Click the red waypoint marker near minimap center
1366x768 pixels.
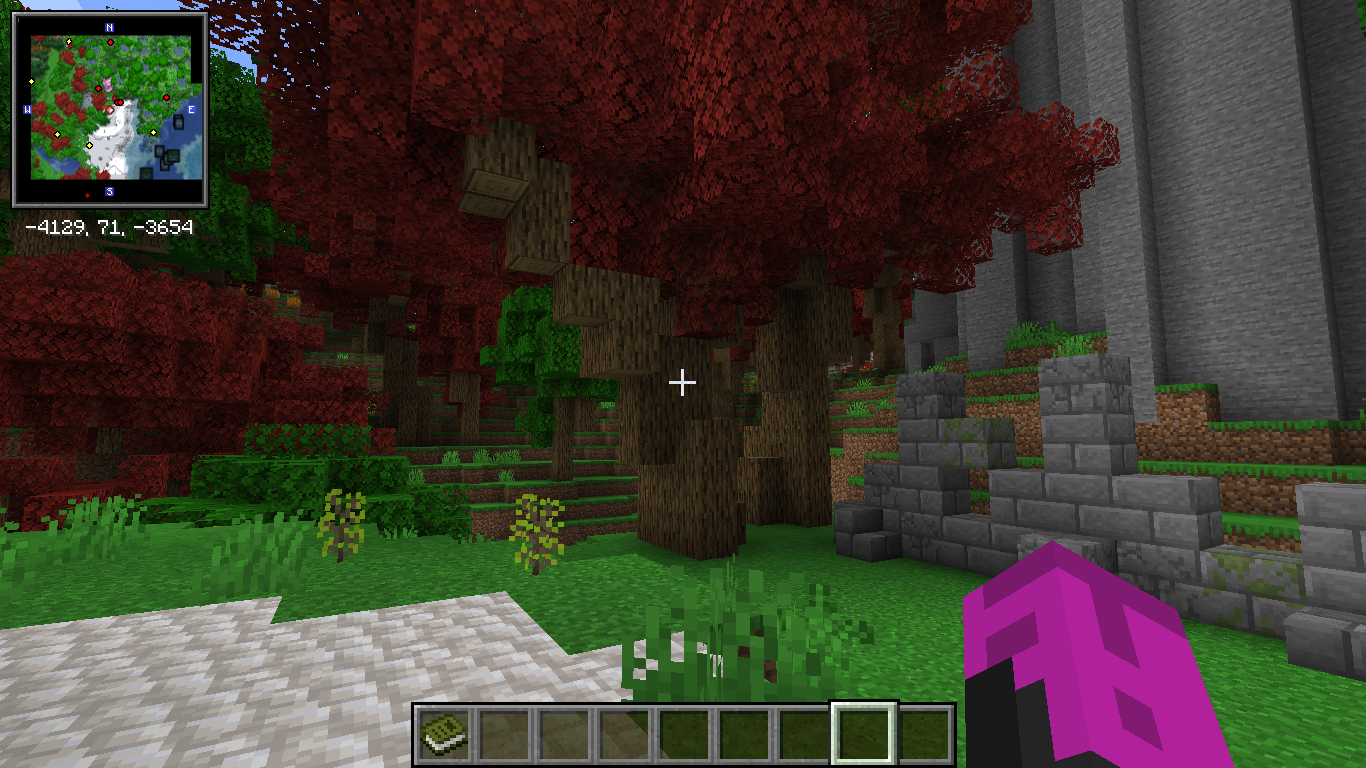(x=118, y=102)
